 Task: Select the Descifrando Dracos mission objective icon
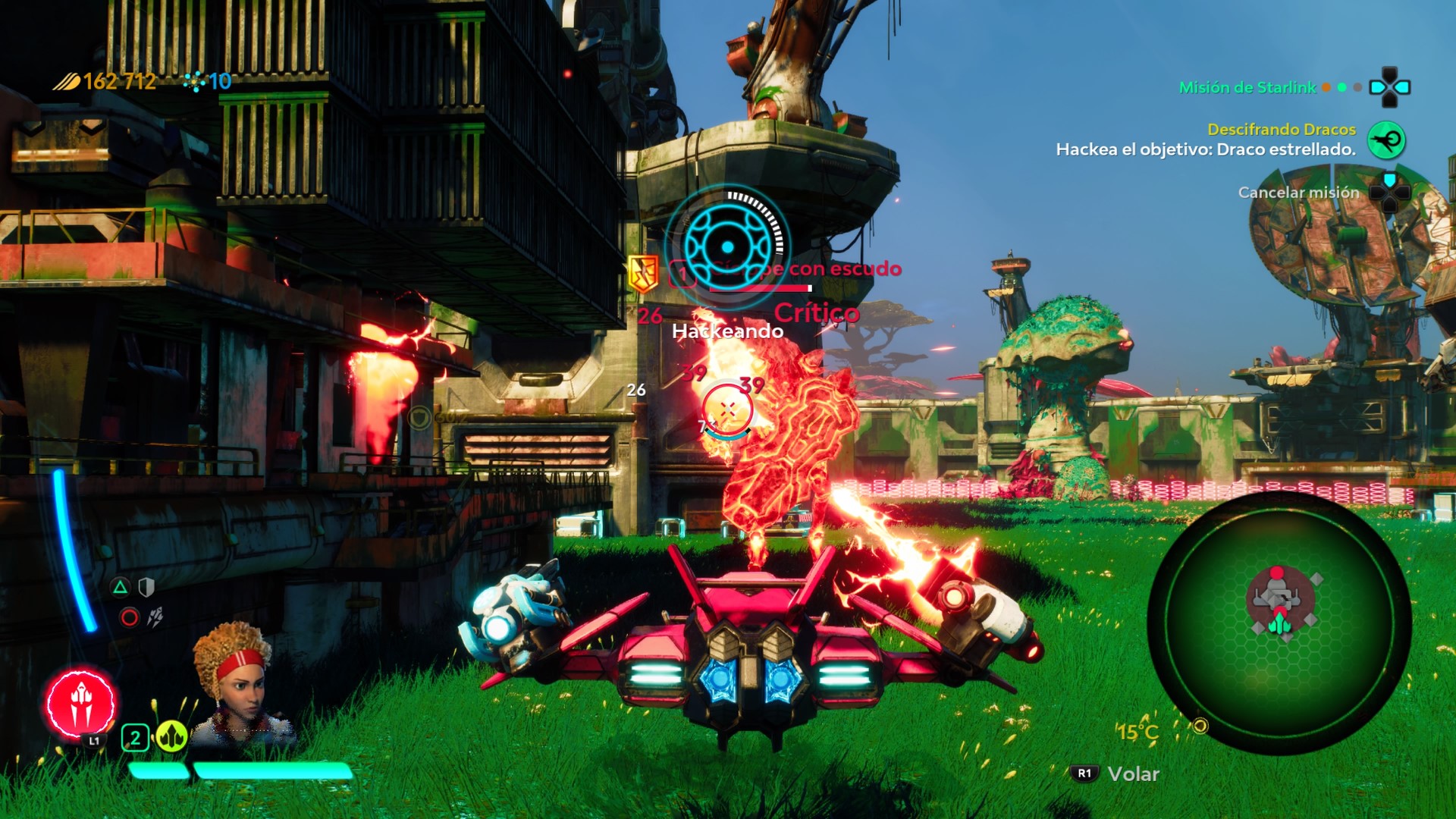coord(1385,140)
